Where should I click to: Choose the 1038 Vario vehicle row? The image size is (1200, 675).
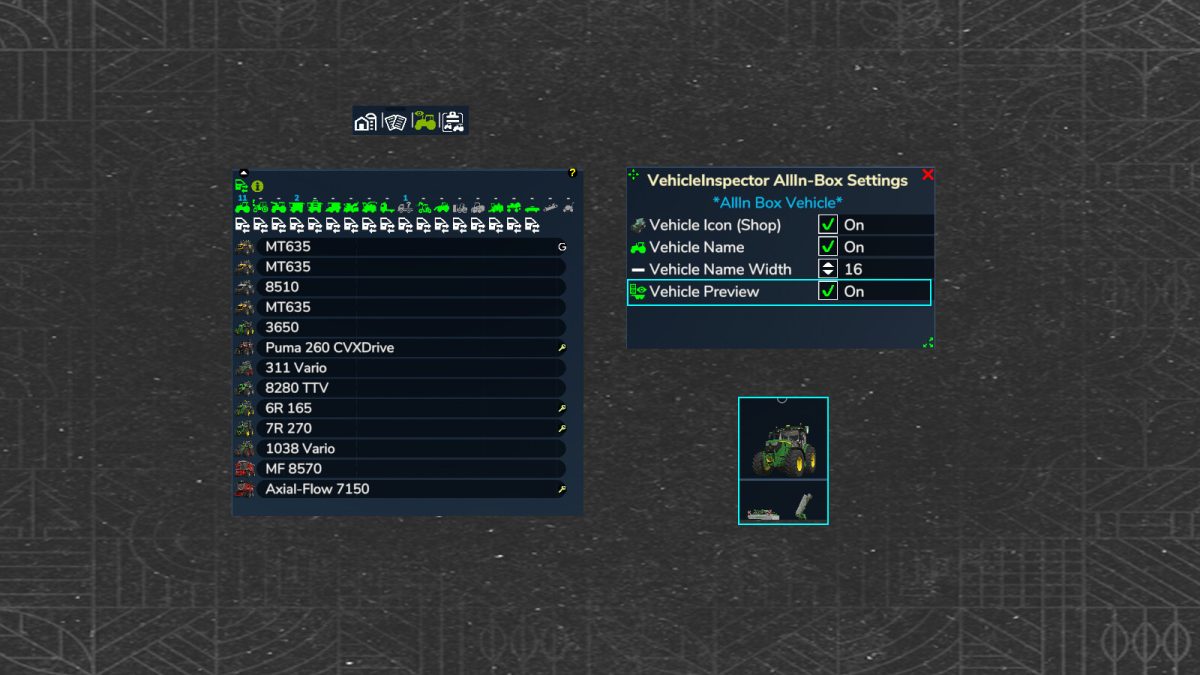pyautogui.click(x=410, y=448)
